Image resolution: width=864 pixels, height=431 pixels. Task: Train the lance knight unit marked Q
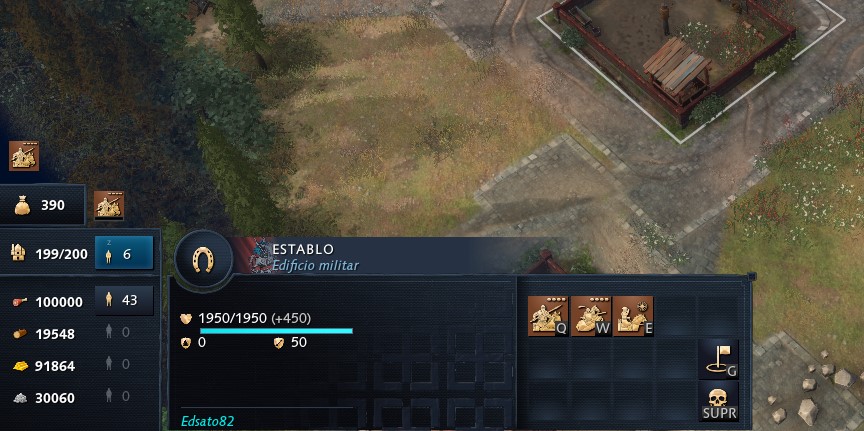[x=547, y=316]
